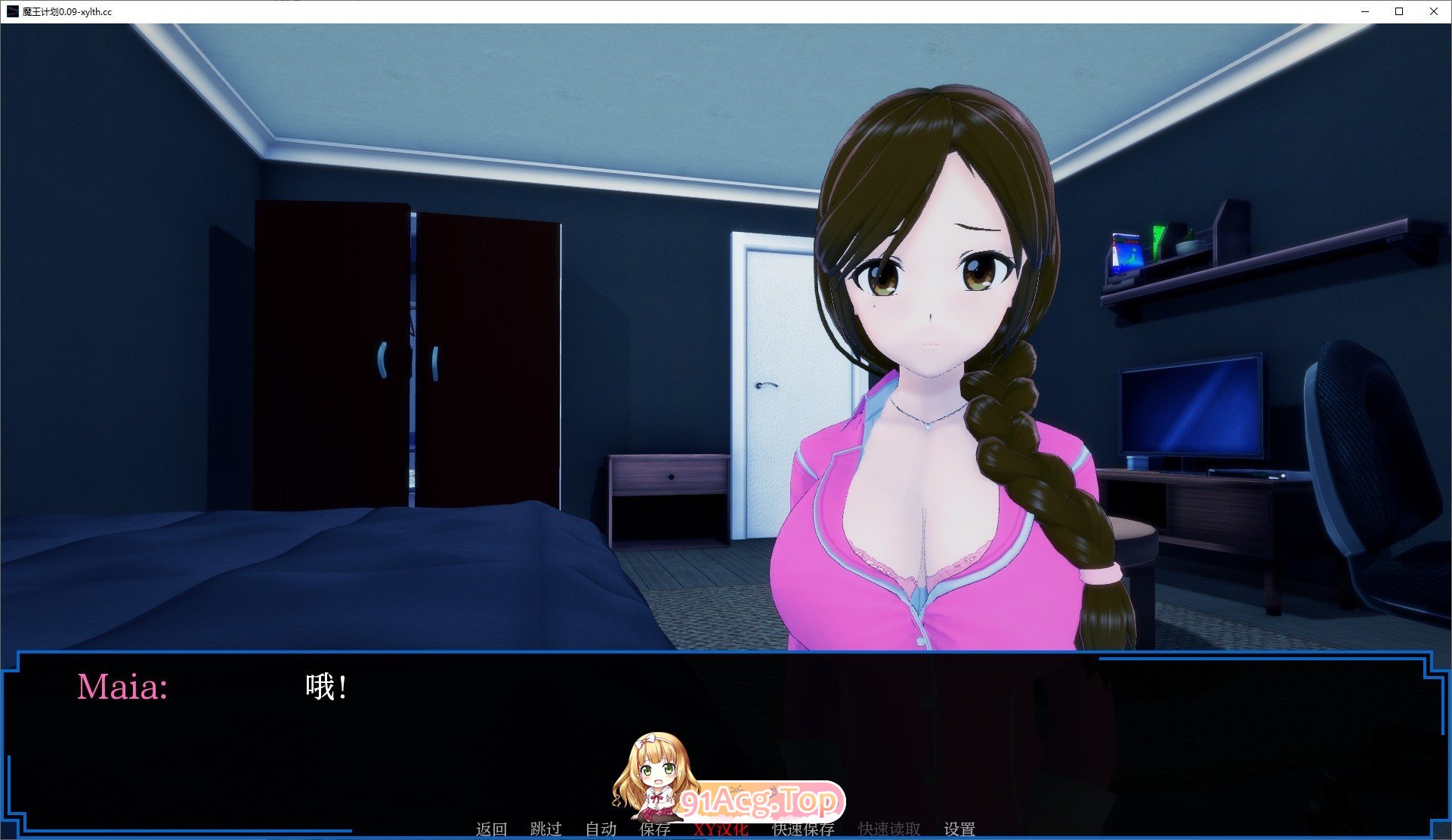This screenshot has width=1452, height=840.
Task: Choose 快速保存 (quick save)
Action: pyautogui.click(x=803, y=829)
